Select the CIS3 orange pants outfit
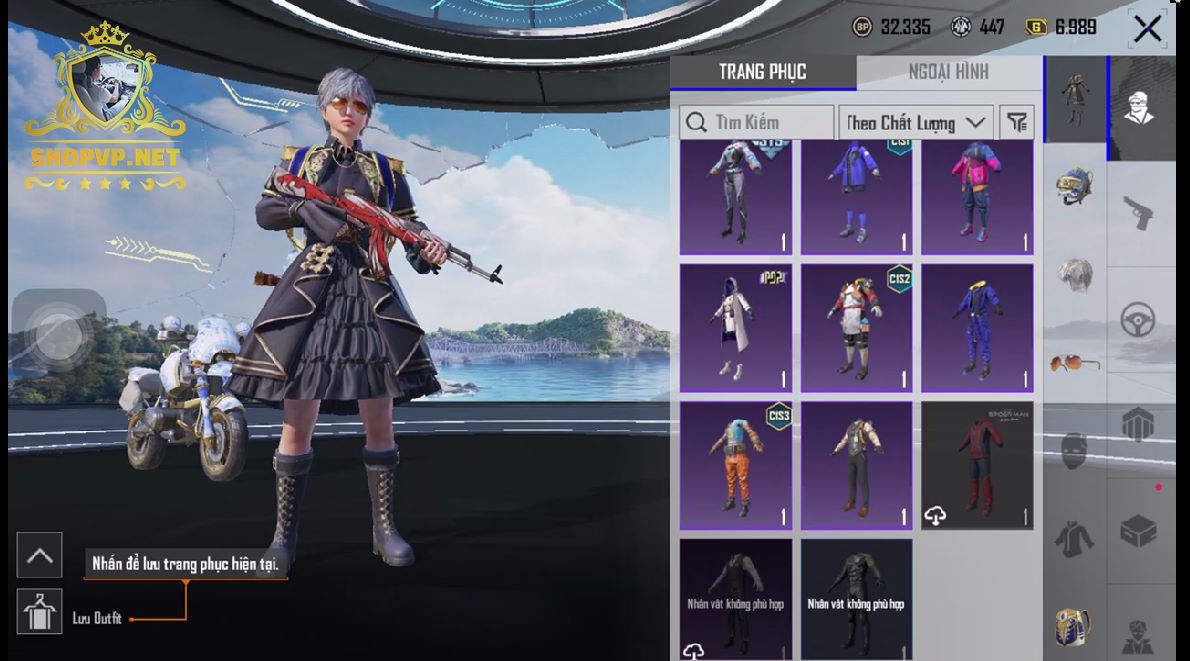This screenshot has width=1190, height=661. [736, 465]
